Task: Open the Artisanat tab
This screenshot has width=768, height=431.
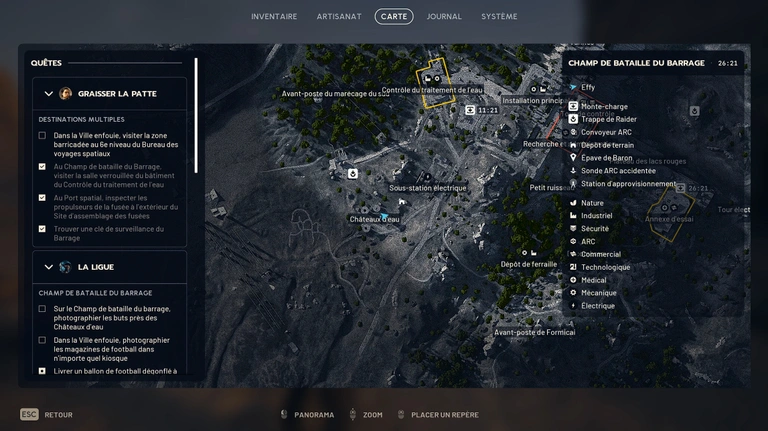Action: click(338, 17)
